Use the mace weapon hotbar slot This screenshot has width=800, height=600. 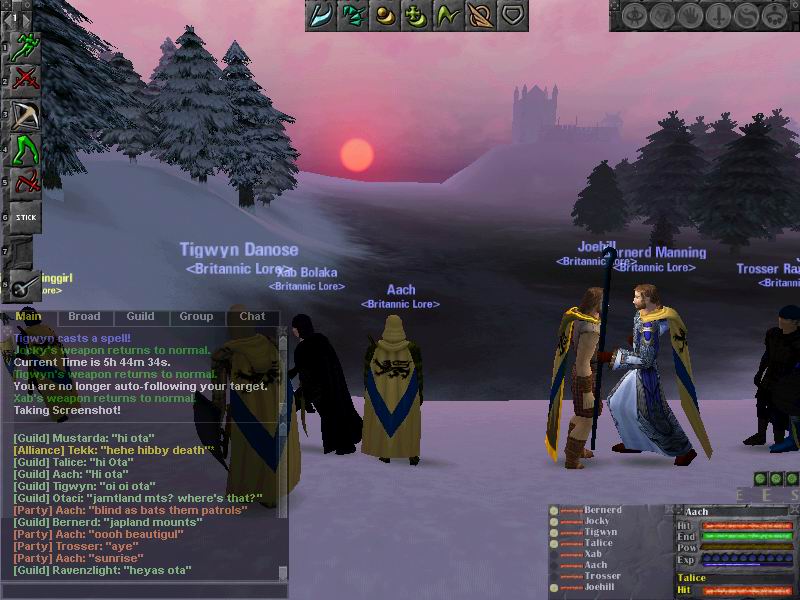(x=26, y=284)
